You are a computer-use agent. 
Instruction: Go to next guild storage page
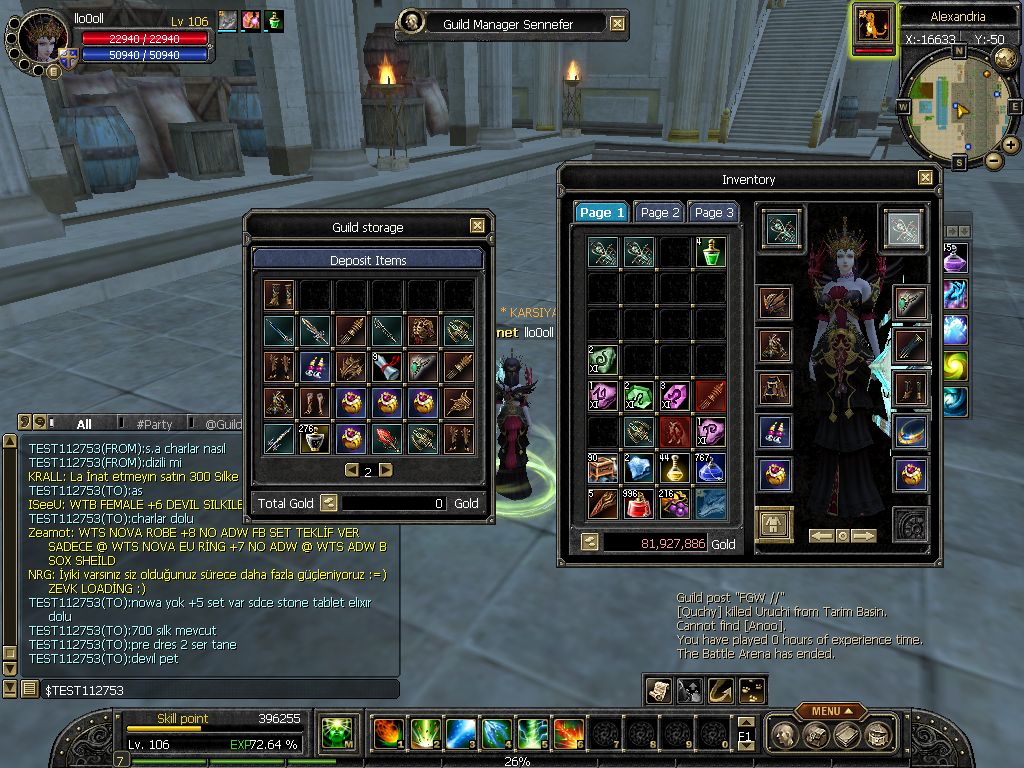386,470
